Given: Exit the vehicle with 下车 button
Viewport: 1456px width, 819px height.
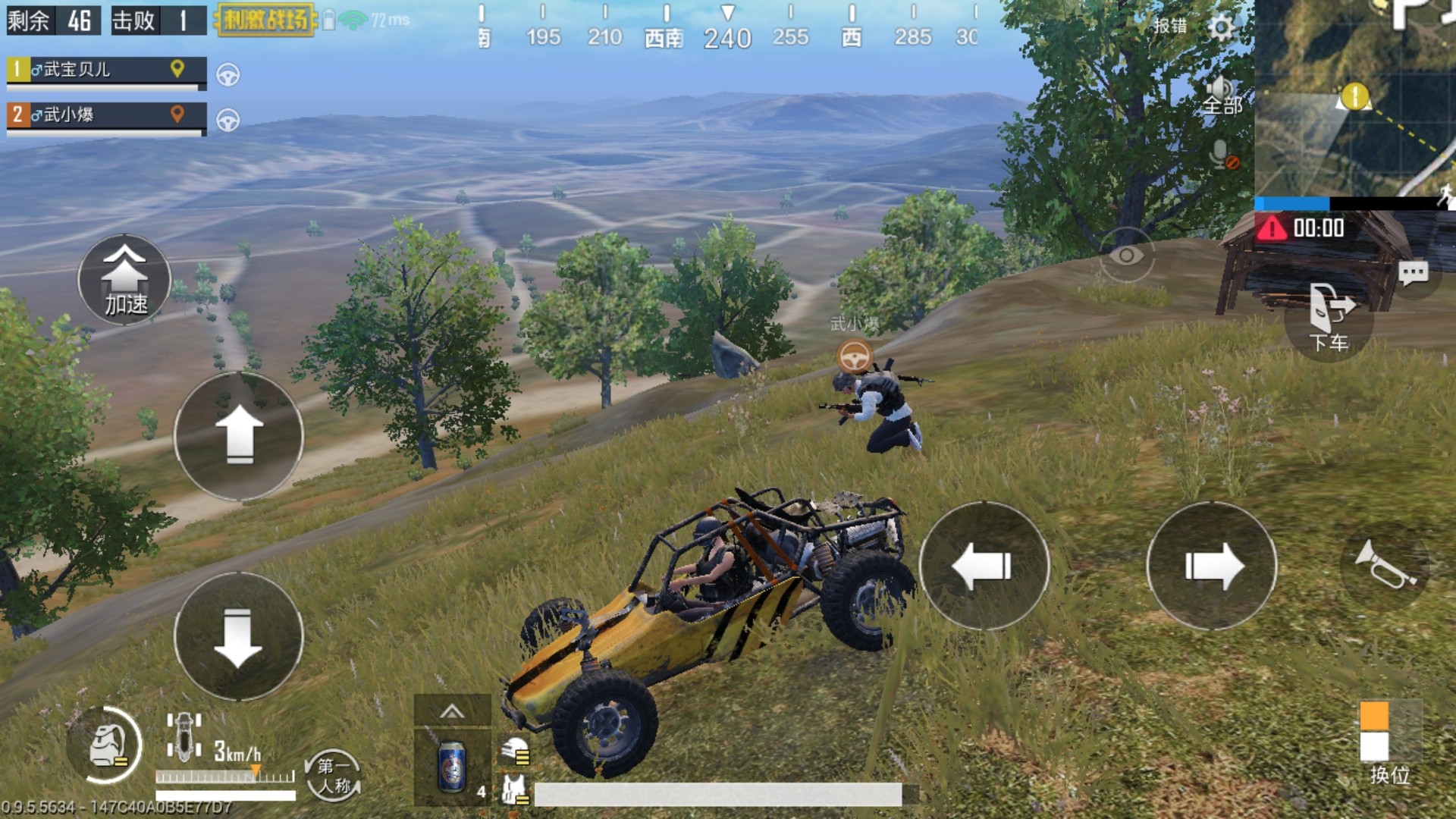Looking at the screenshot, I should click(1329, 317).
